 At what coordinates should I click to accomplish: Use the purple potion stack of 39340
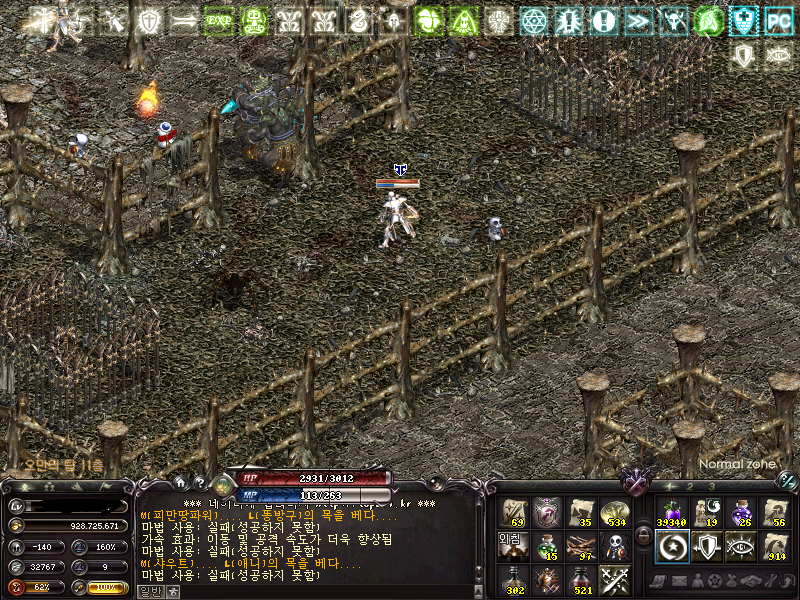click(x=671, y=513)
